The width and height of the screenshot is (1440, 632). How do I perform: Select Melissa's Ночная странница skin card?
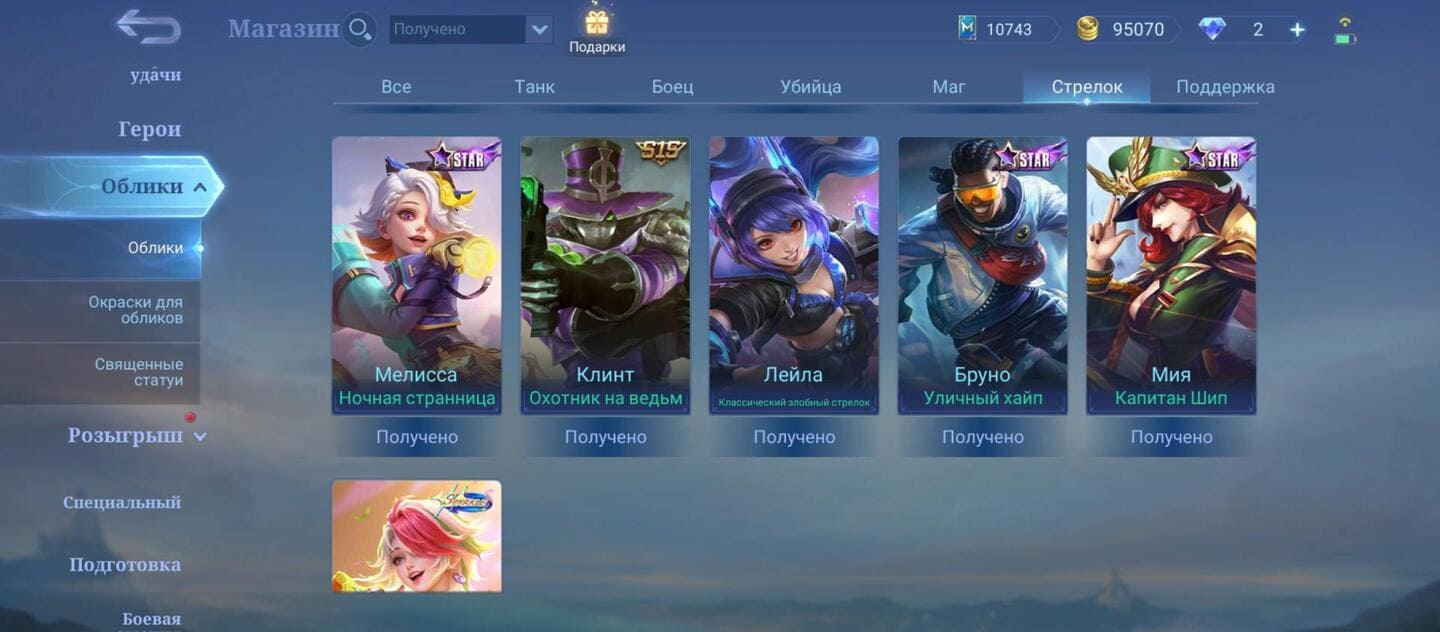417,275
